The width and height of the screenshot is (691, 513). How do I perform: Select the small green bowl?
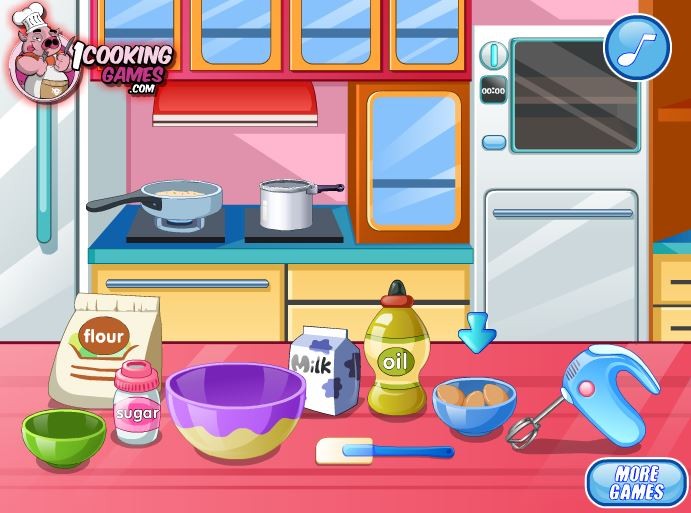point(64,437)
